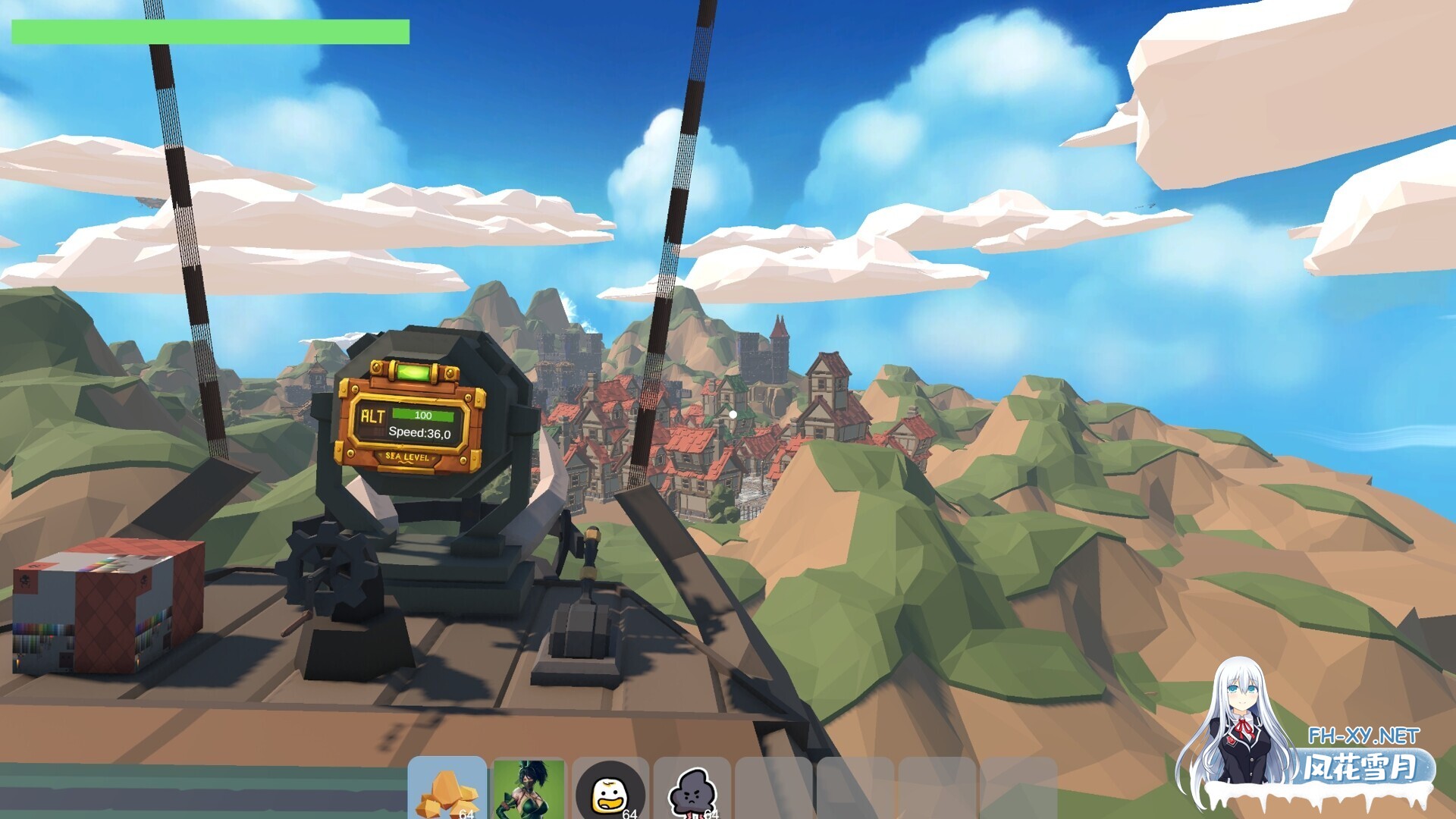Select the angry storm cloud item
This screenshot has width=1456, height=819.
[694, 789]
